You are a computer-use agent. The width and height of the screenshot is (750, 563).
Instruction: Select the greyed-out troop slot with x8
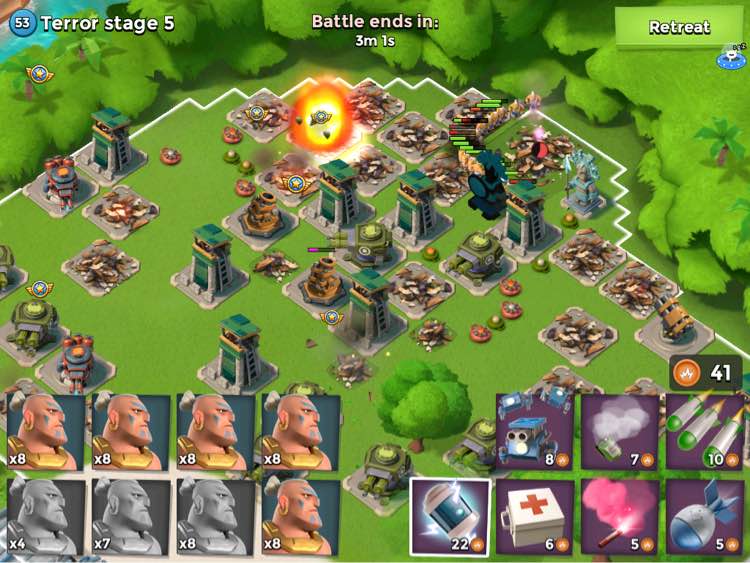(x=216, y=516)
